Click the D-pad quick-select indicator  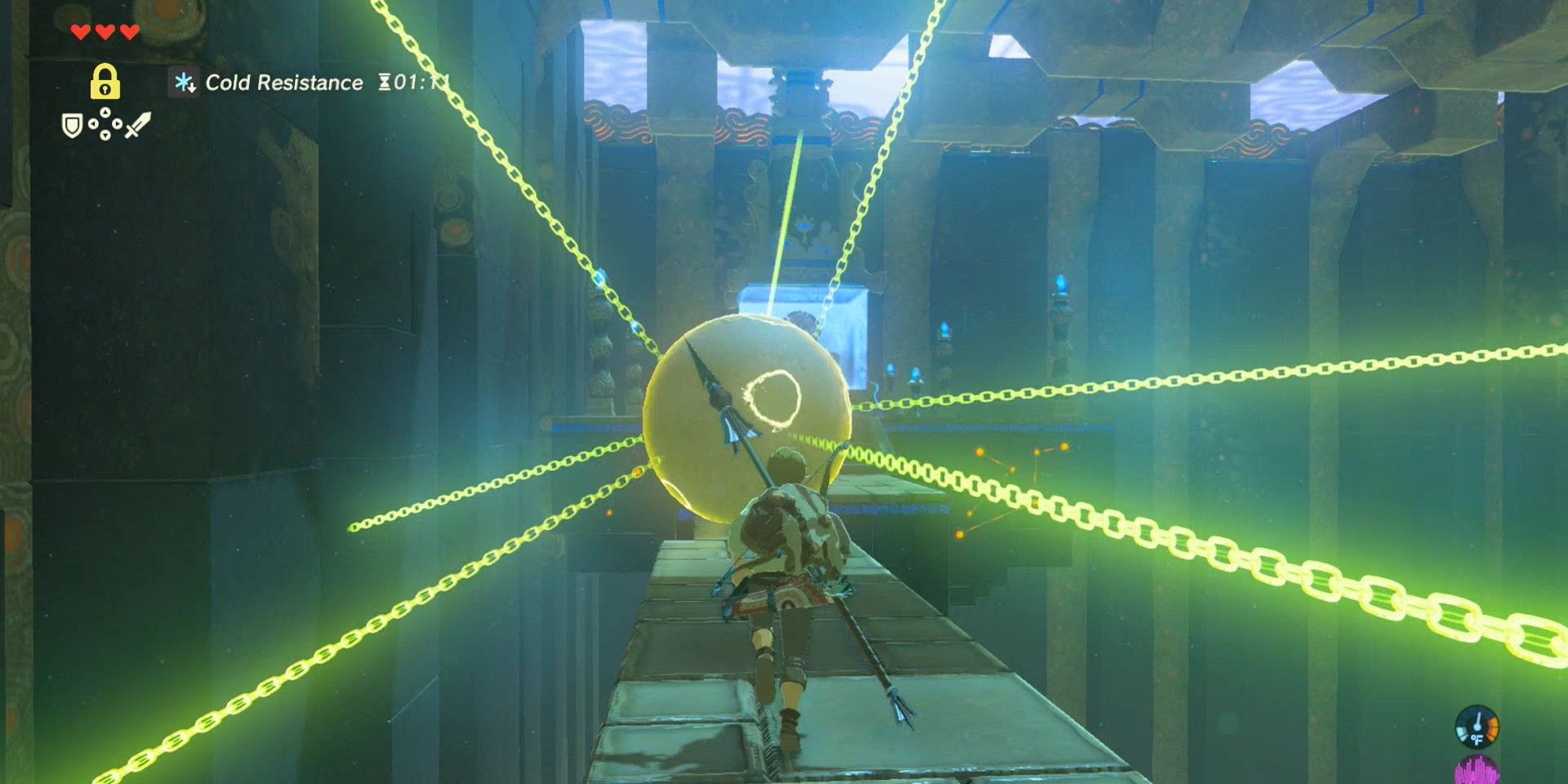pos(105,122)
